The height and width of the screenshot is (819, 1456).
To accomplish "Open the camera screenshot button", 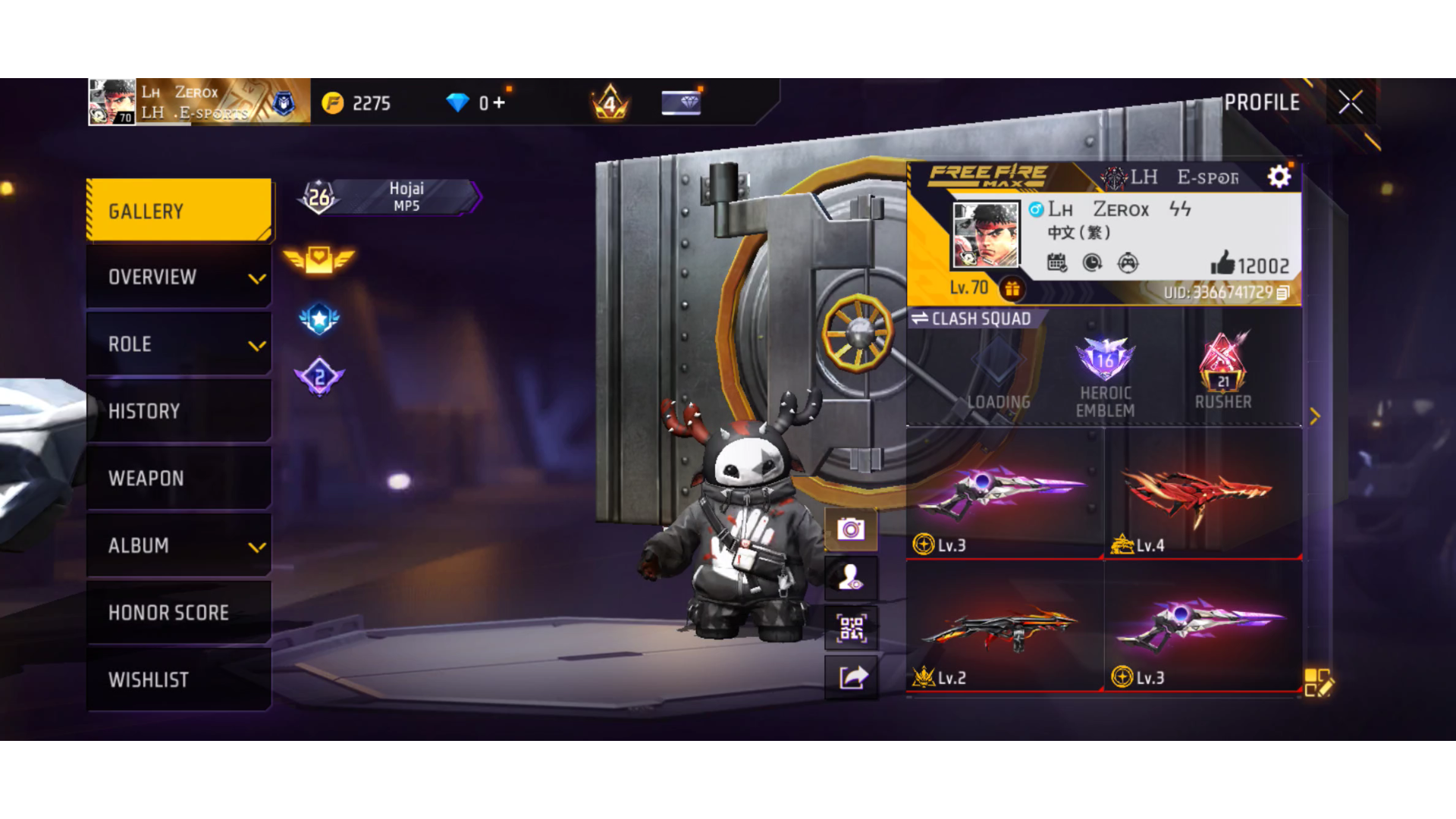I will [851, 529].
